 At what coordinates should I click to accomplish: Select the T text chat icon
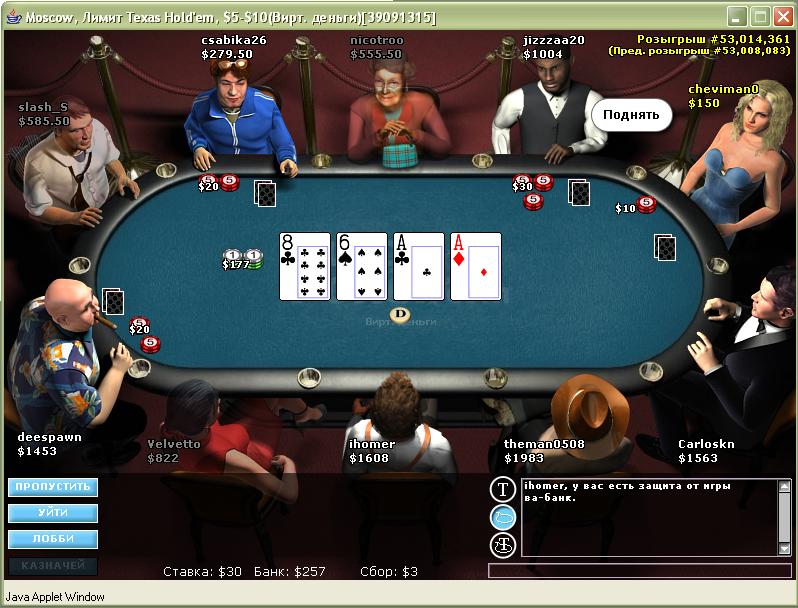tap(502, 489)
